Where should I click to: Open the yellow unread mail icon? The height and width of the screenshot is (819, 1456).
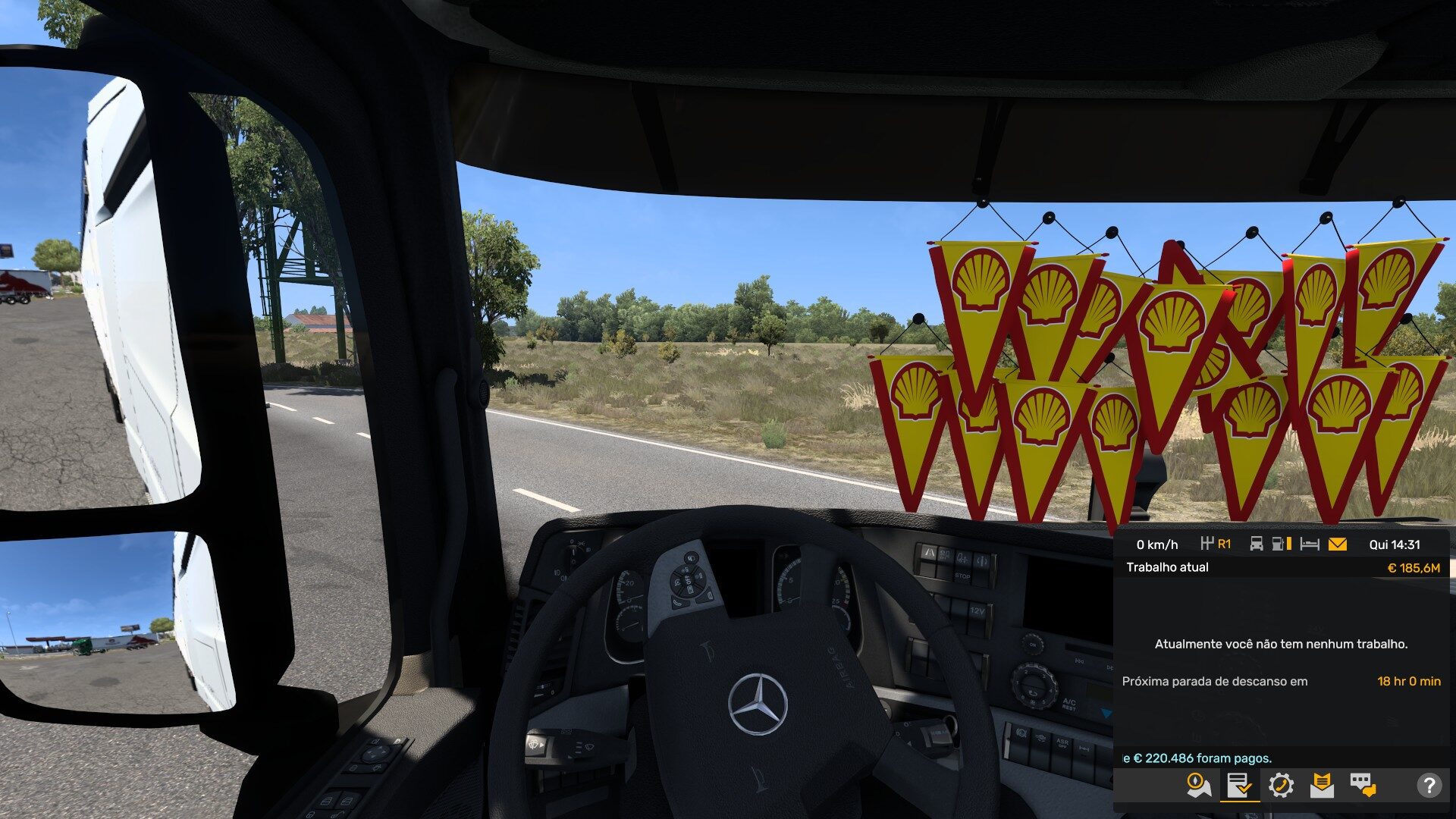[1338, 544]
